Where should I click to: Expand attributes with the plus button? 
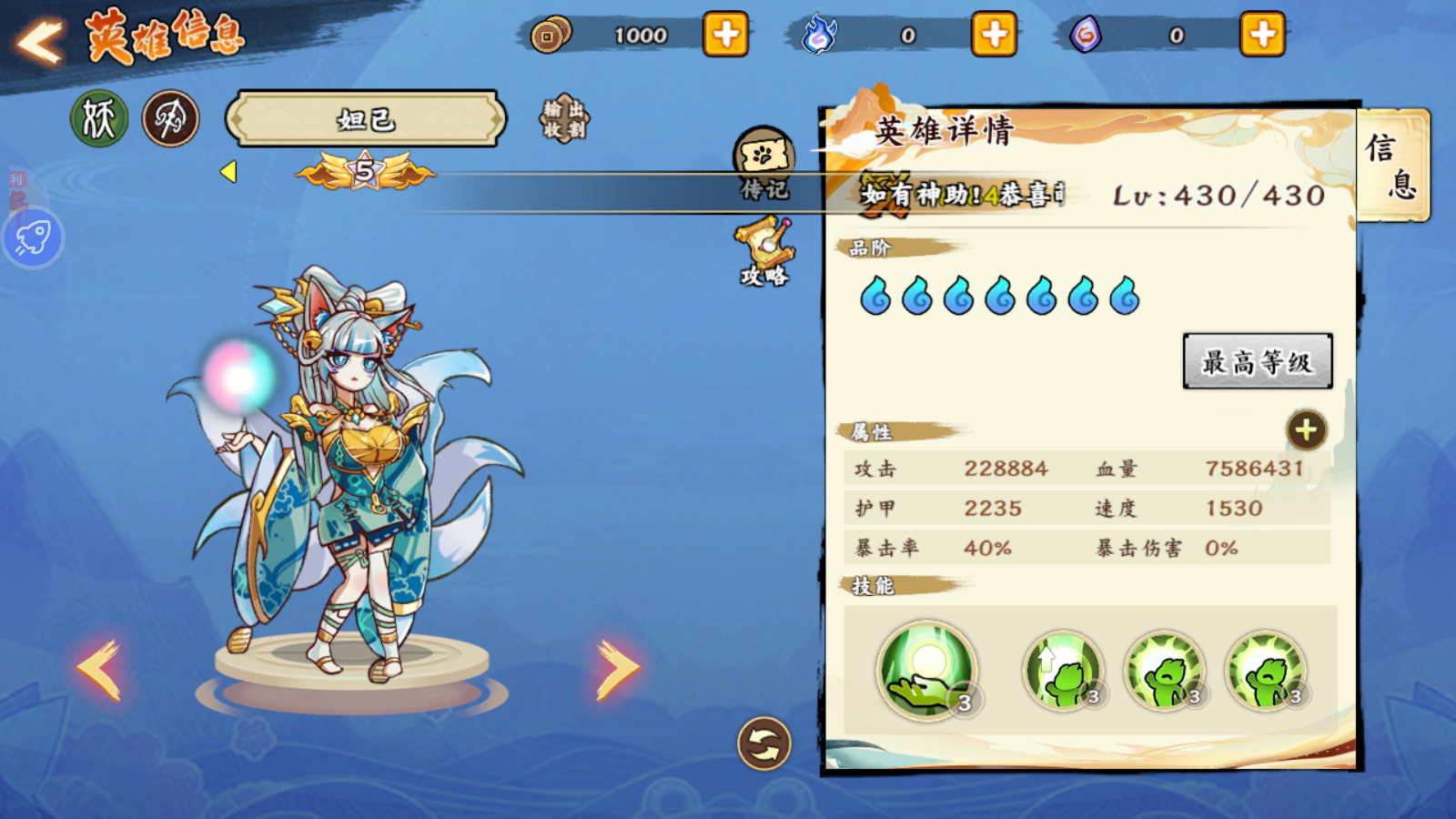click(1306, 430)
